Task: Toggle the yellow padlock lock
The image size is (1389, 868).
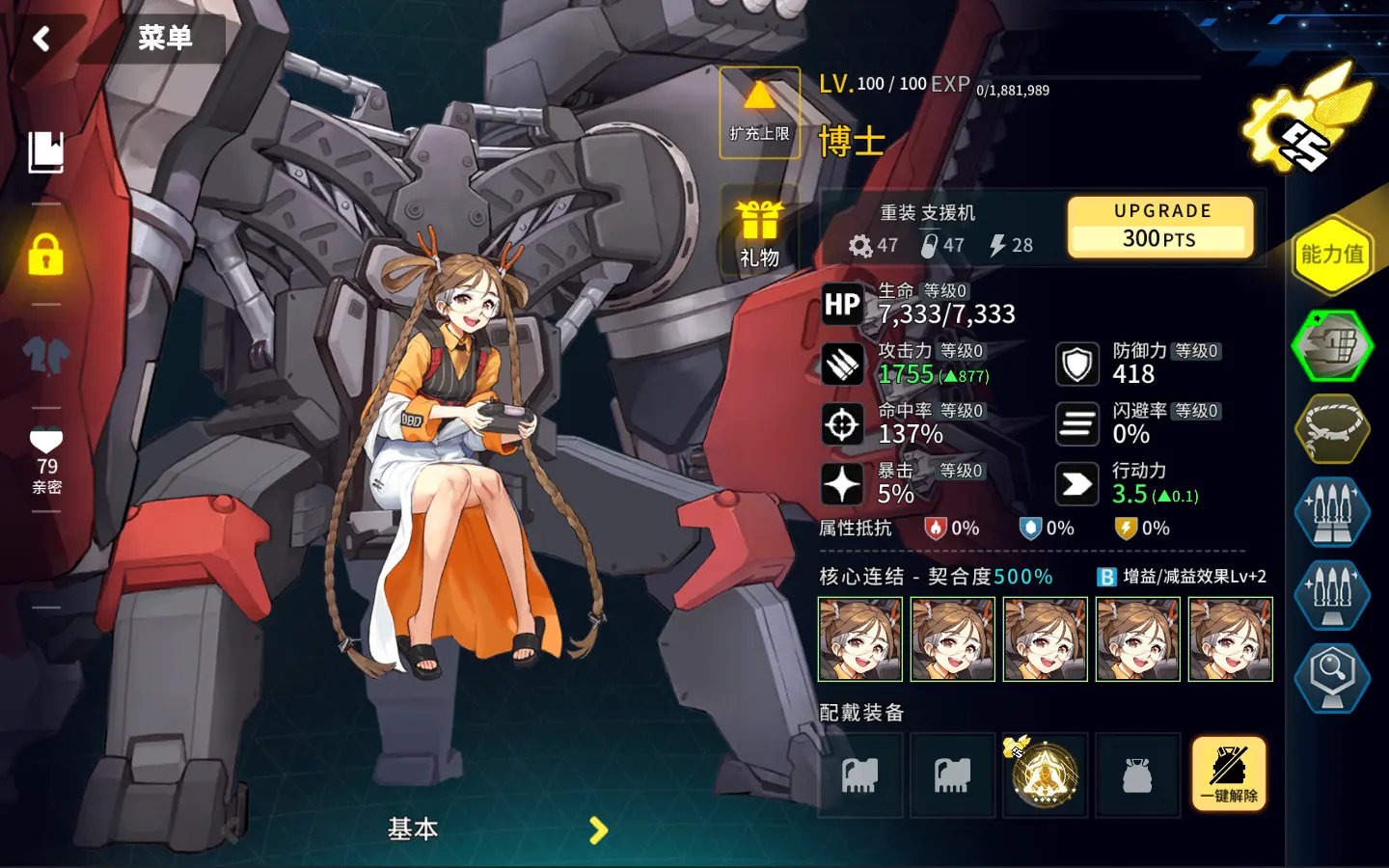Action: pyautogui.click(x=45, y=255)
